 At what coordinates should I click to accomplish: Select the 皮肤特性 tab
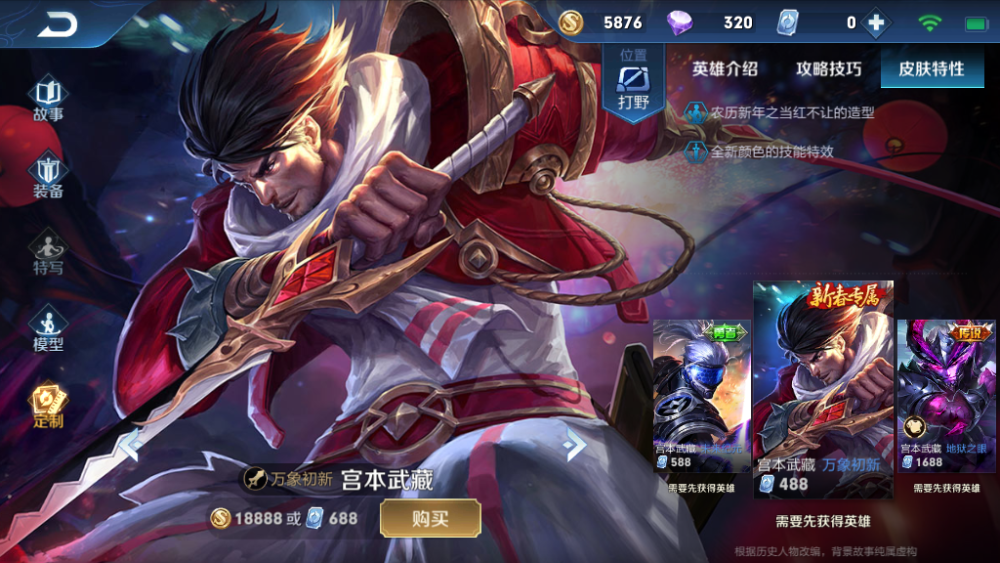[x=931, y=69]
